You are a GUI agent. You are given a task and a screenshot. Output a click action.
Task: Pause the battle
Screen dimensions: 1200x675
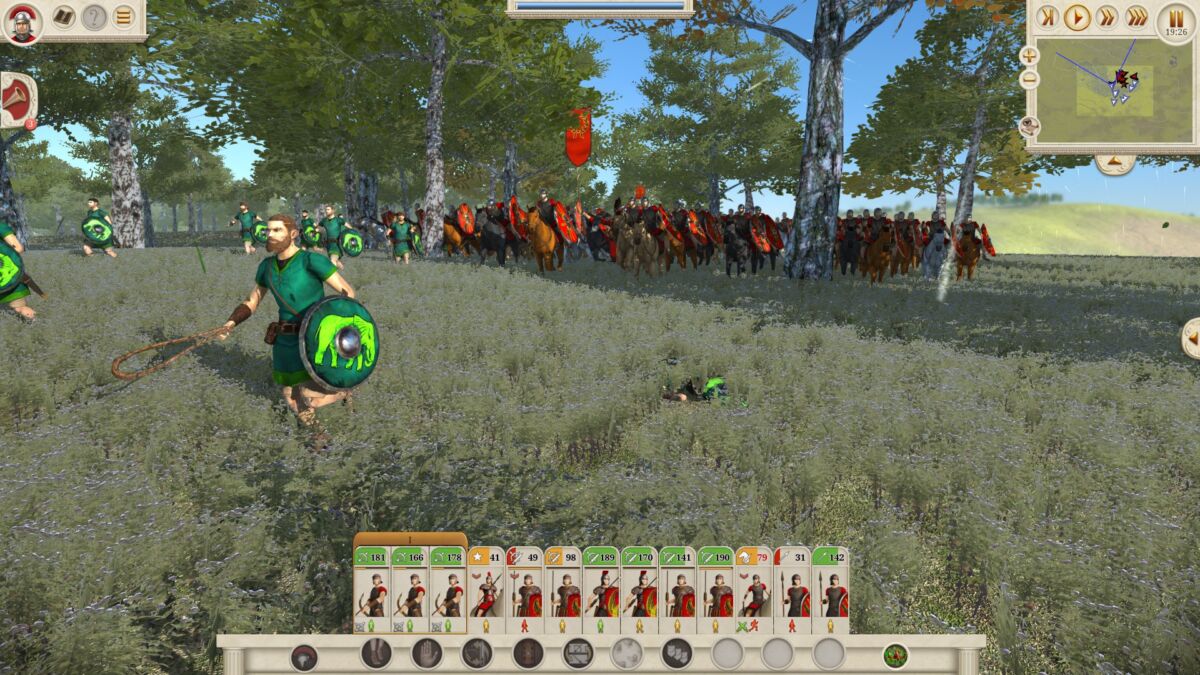(1176, 20)
